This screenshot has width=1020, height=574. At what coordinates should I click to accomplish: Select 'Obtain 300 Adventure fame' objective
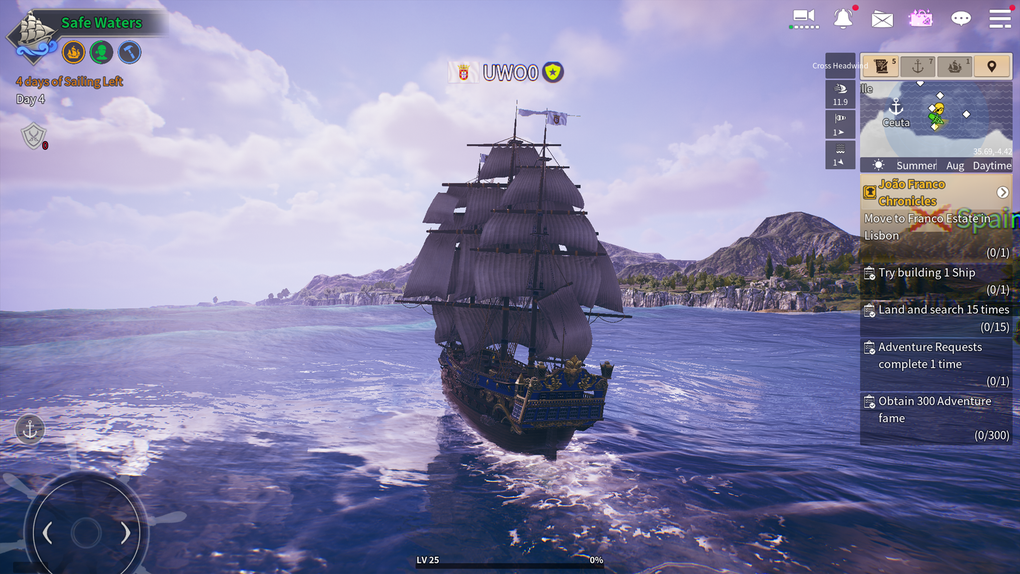pos(935,417)
